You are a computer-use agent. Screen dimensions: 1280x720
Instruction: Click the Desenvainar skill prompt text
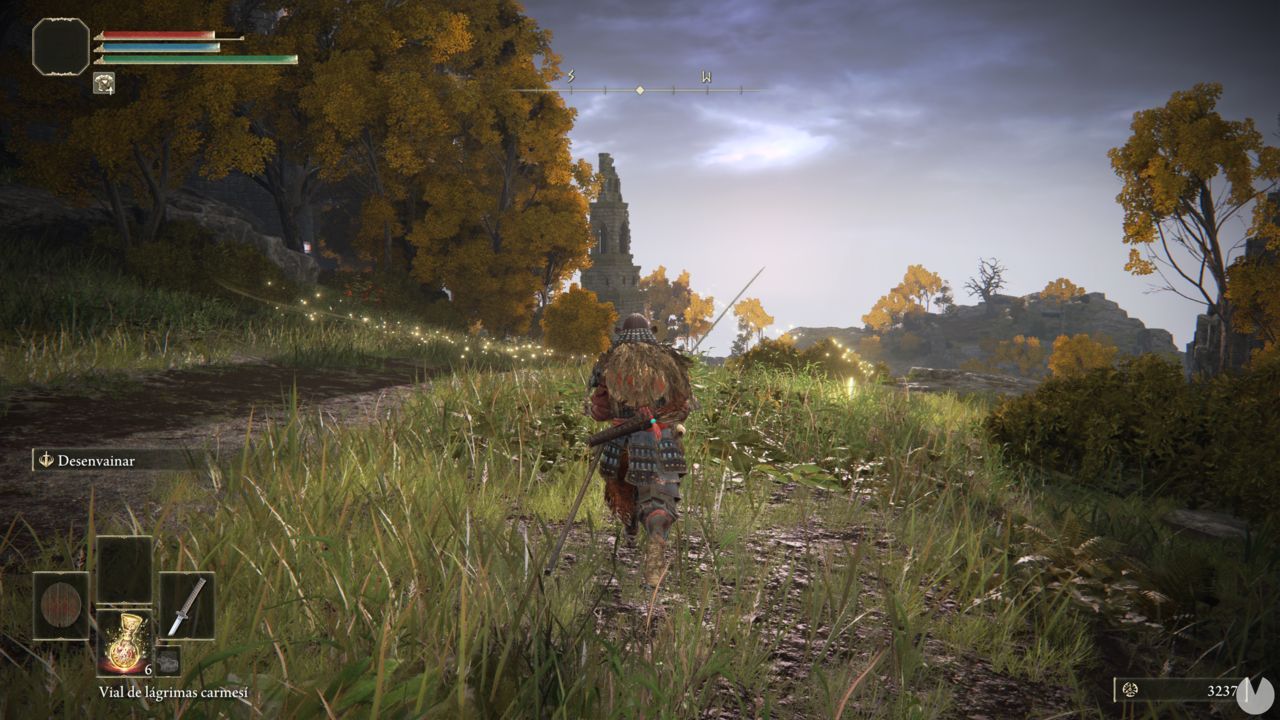[95, 462]
